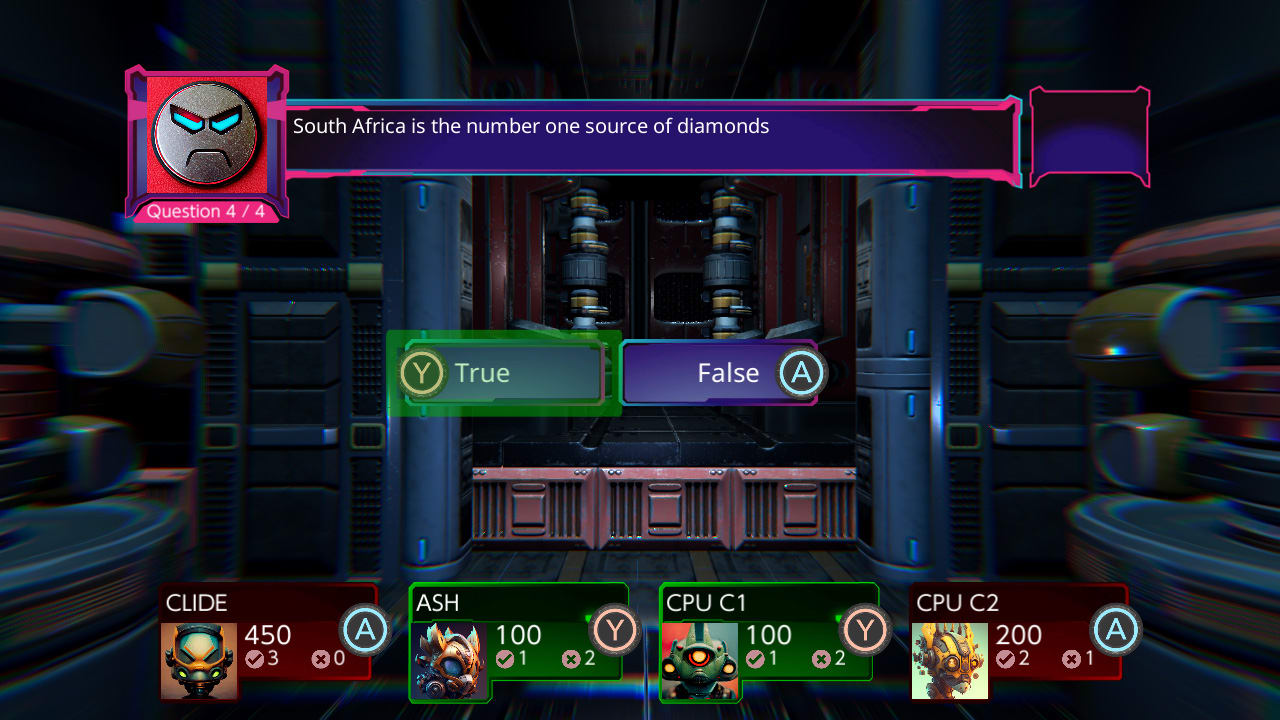Click the Y badge on ASH's player card

tap(616, 630)
